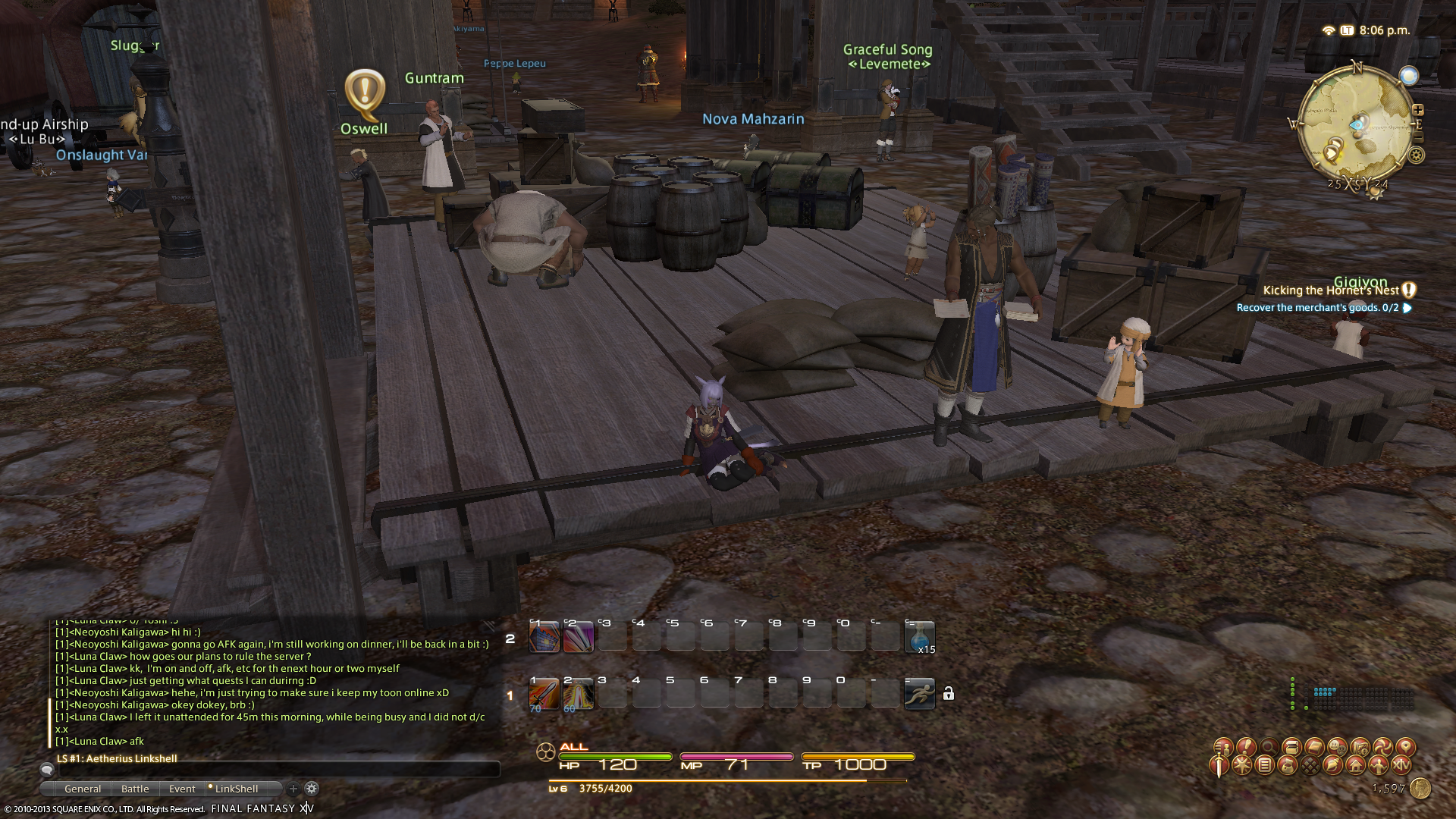Open the minimap gear settings
Screen dimensions: 1456x819
click(x=1416, y=155)
